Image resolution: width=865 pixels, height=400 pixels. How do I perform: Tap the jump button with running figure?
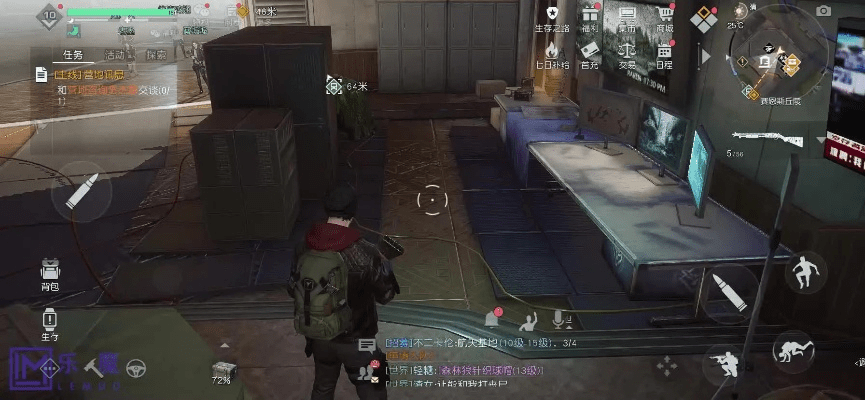point(805,272)
